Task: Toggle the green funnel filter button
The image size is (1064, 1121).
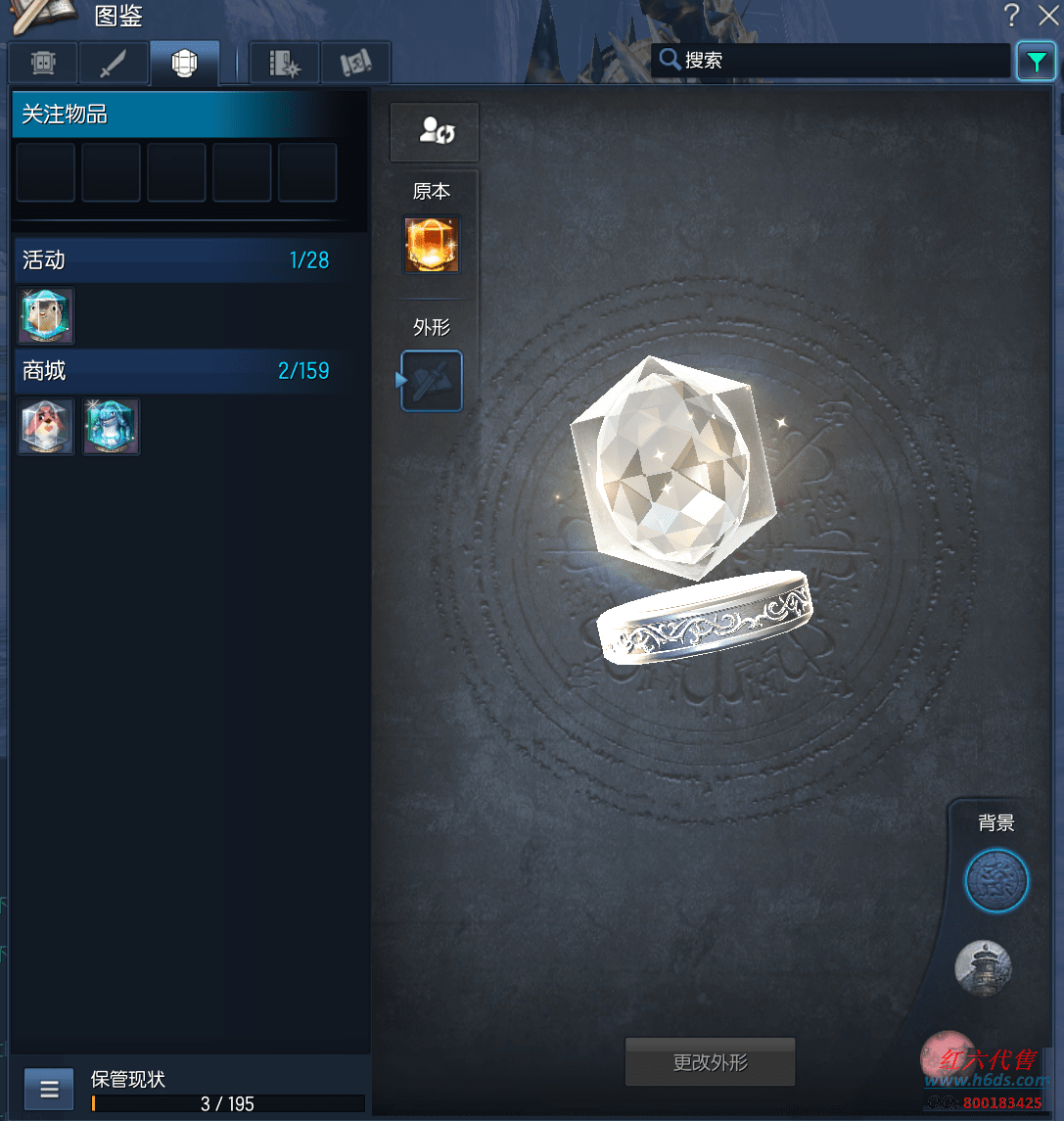Action: pos(1037,61)
